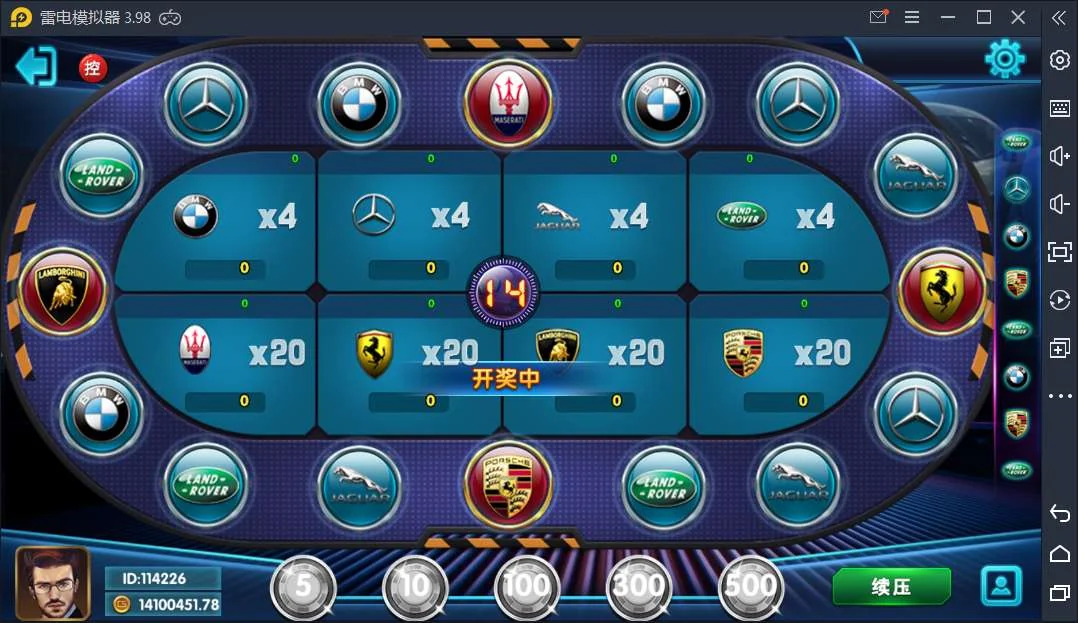The height and width of the screenshot is (623, 1078).
Task: Open the emulator settings hexagon icon
Action: 1060,60
